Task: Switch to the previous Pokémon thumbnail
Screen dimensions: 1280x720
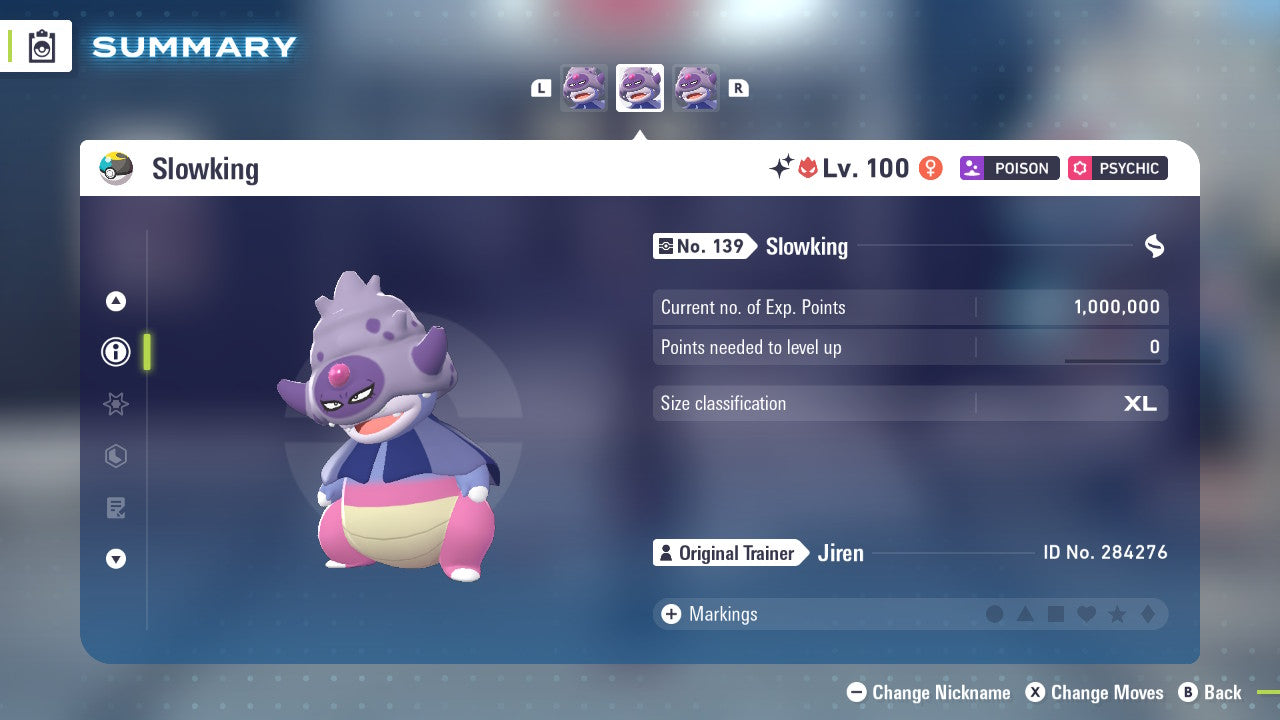Action: point(584,88)
